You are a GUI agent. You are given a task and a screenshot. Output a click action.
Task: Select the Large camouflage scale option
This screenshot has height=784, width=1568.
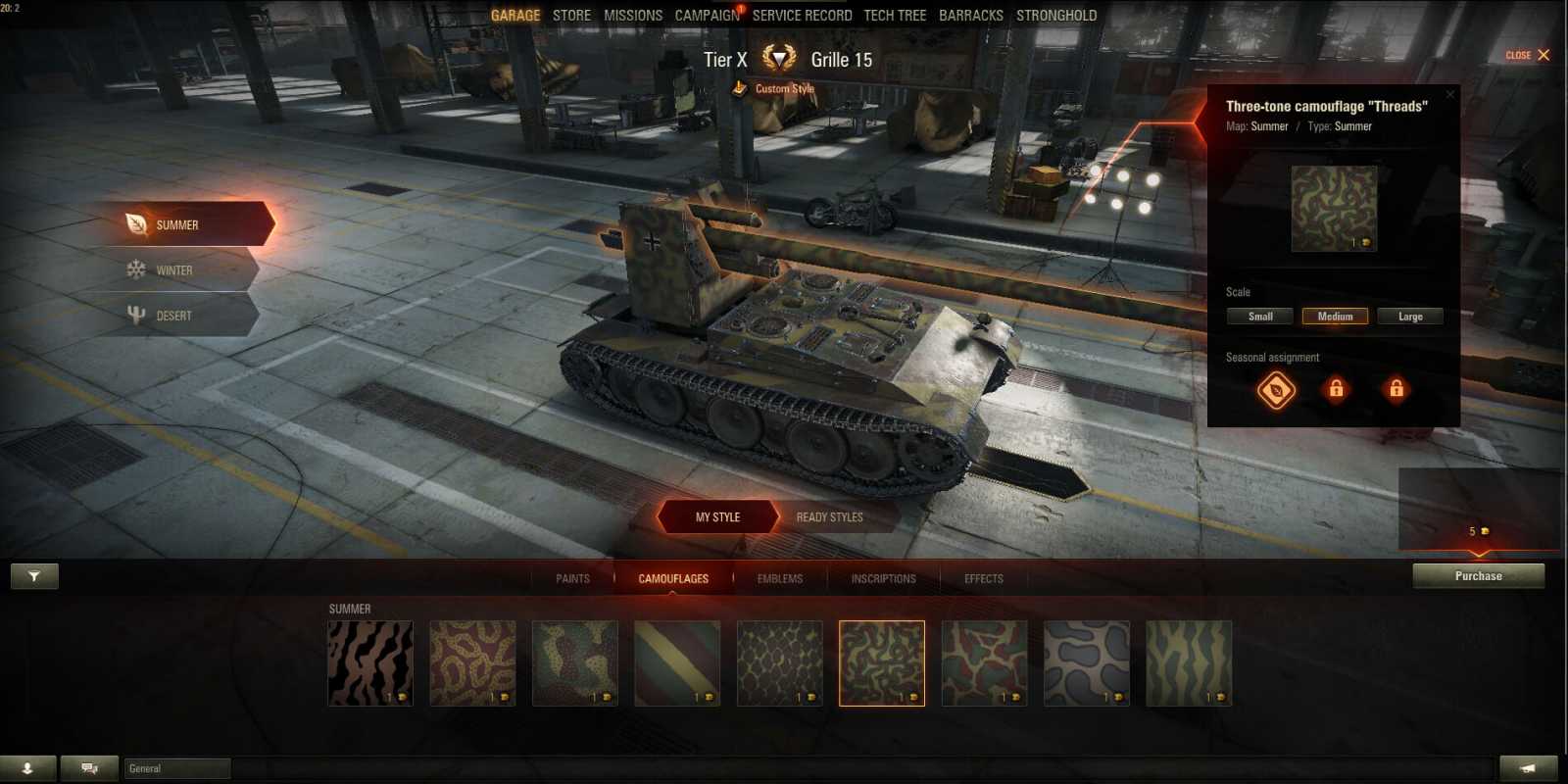coord(1410,316)
